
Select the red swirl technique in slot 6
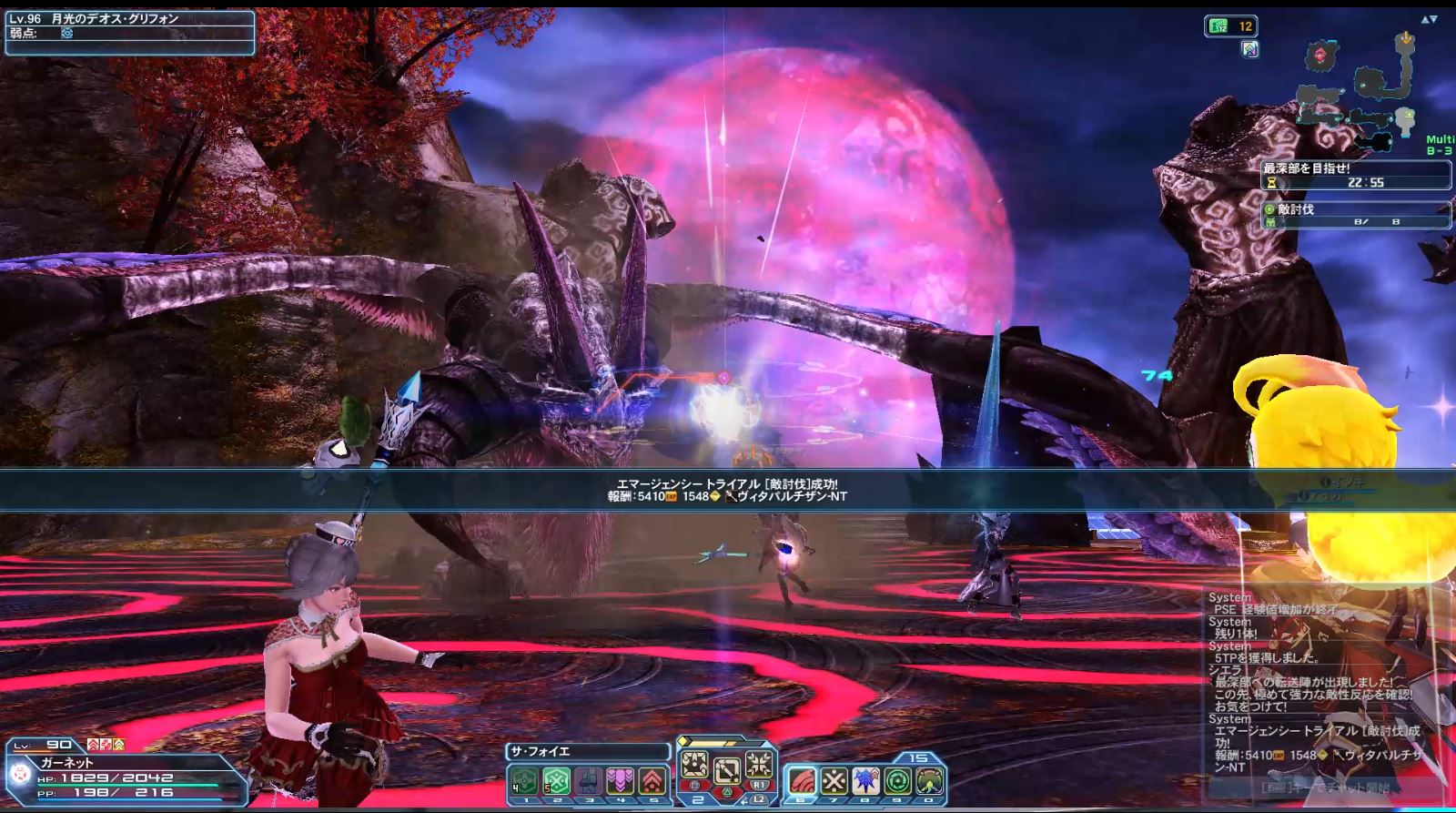click(x=801, y=781)
